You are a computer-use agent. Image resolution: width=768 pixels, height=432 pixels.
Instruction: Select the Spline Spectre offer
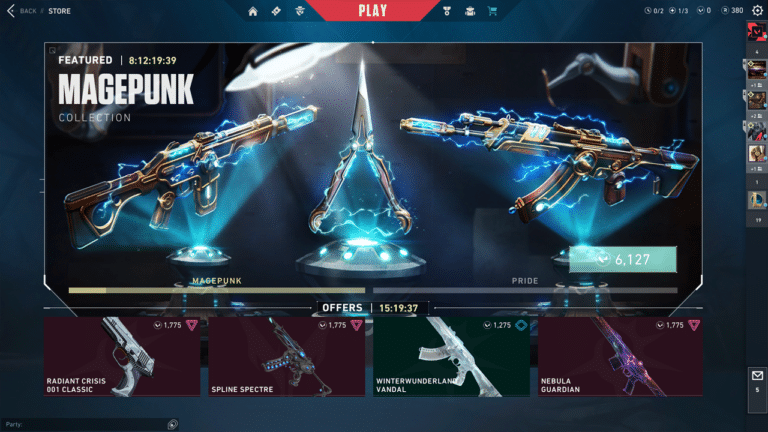(287, 356)
